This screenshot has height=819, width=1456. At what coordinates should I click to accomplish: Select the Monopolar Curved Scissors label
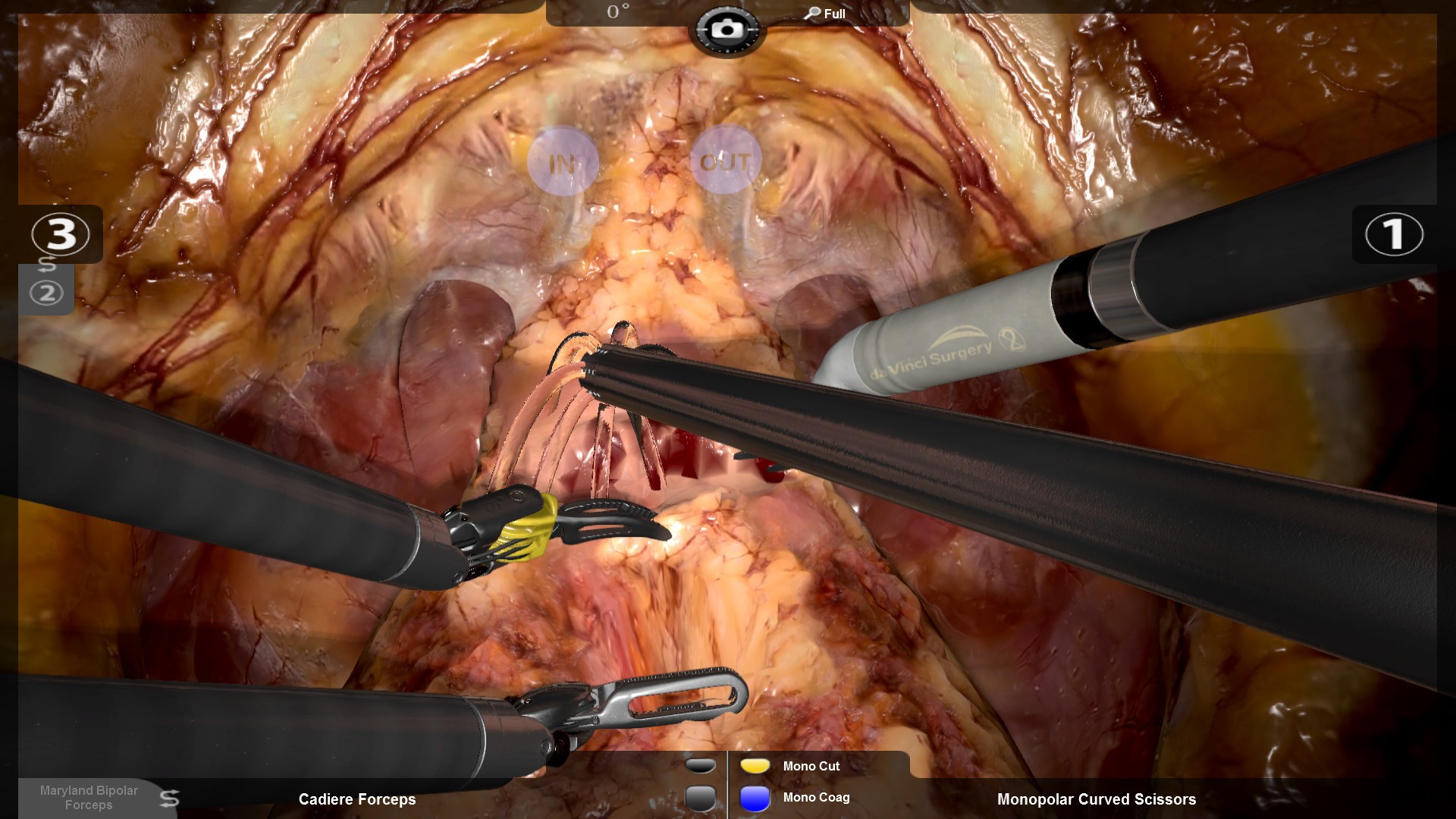coord(1096,799)
